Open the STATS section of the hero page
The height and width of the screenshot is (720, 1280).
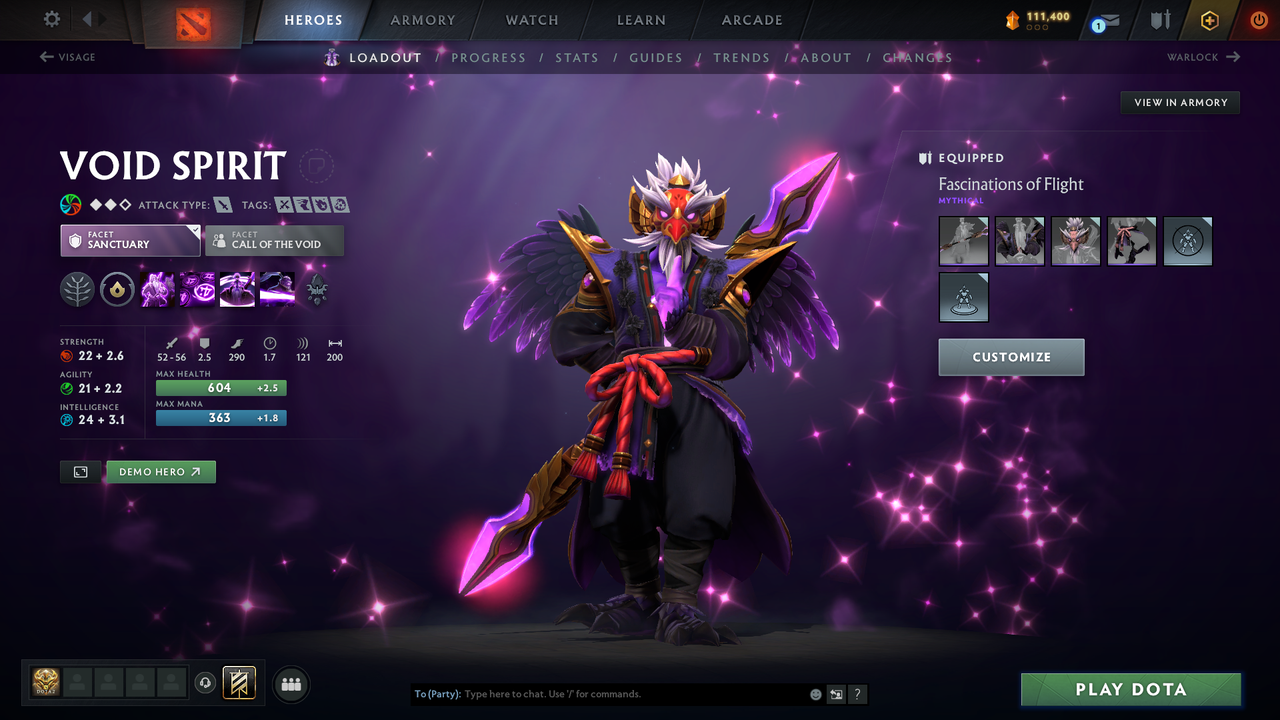577,57
